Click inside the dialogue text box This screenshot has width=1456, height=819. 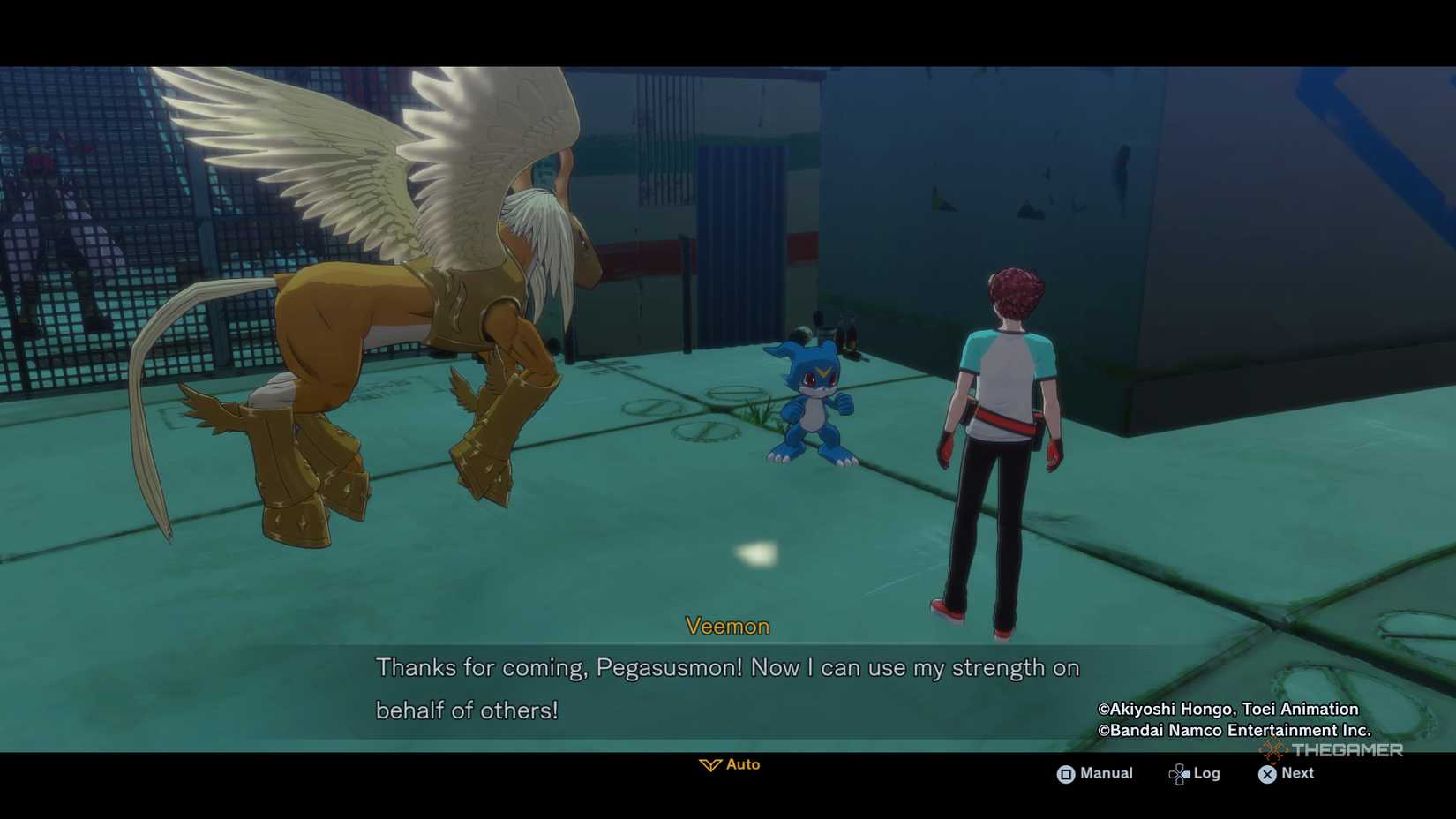click(x=727, y=688)
